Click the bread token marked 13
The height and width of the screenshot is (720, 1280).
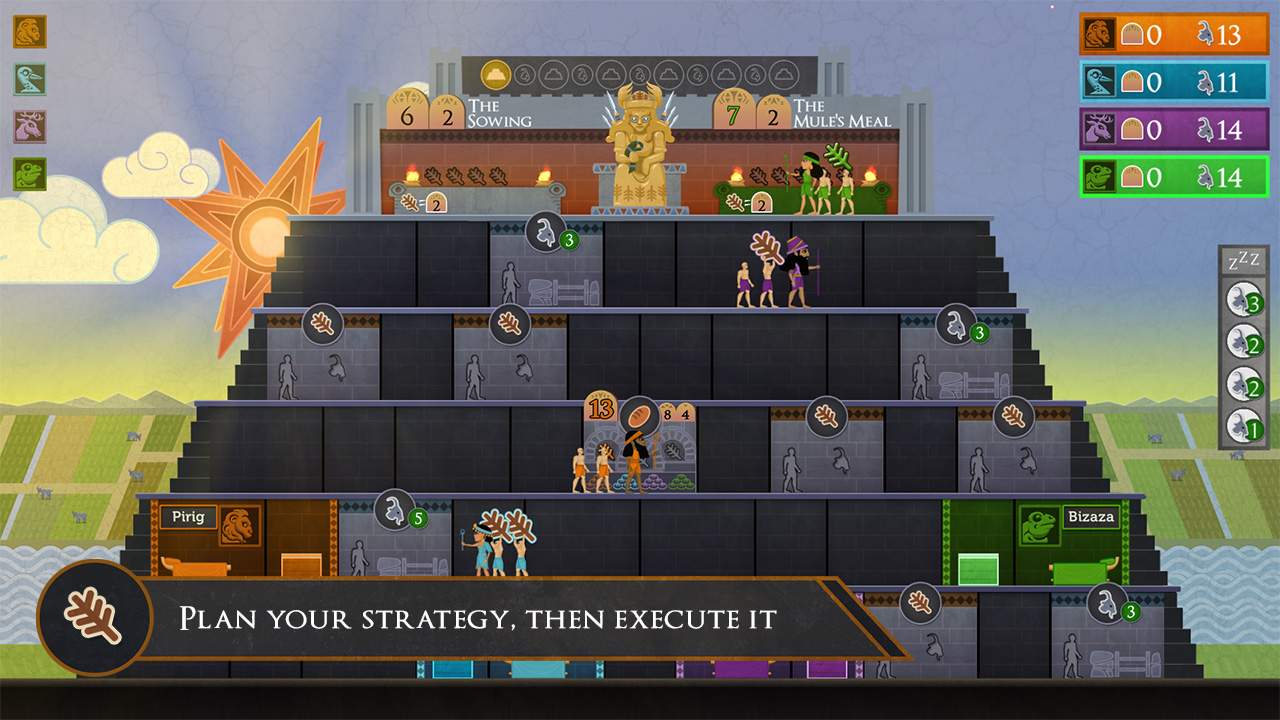pyautogui.click(x=600, y=408)
